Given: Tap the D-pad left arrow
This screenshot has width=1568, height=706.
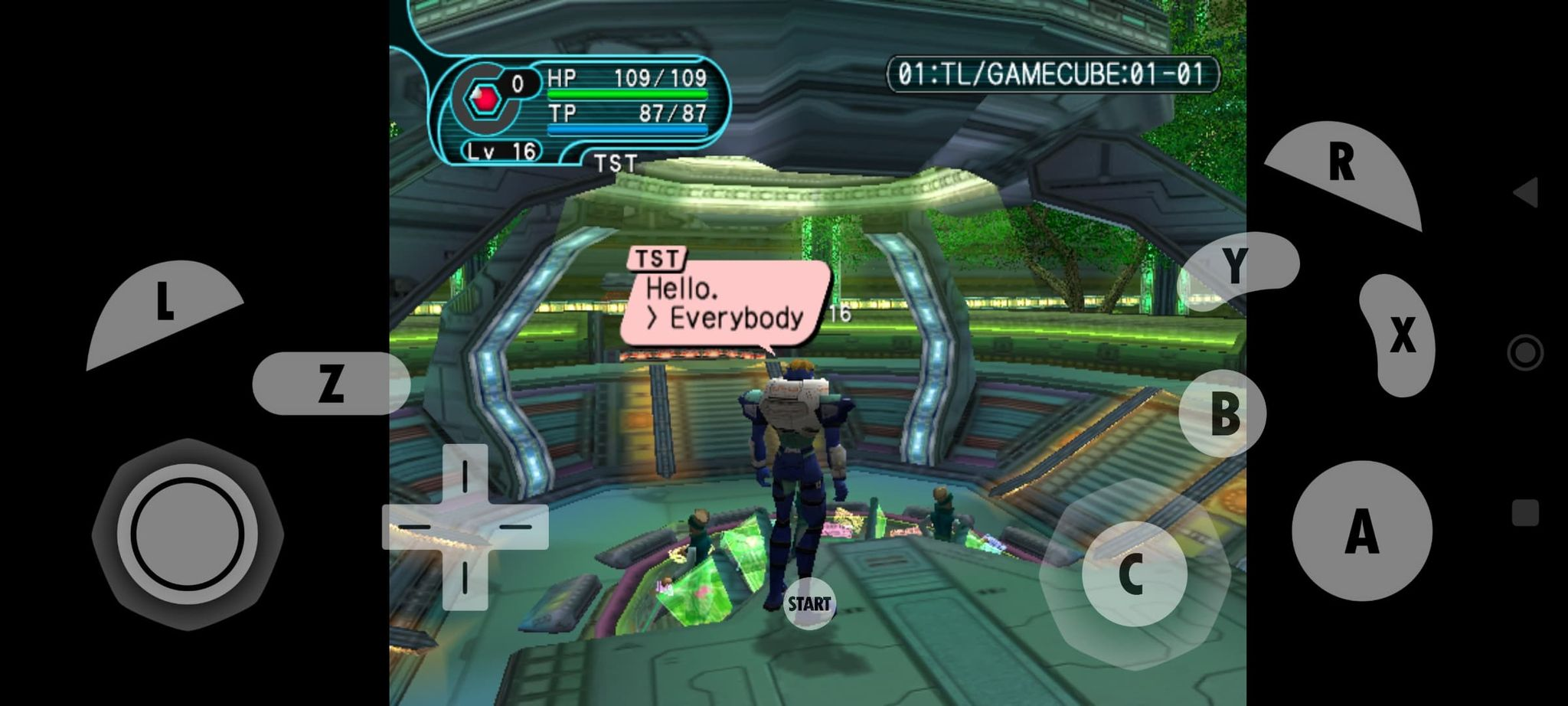Looking at the screenshot, I should tap(413, 527).
